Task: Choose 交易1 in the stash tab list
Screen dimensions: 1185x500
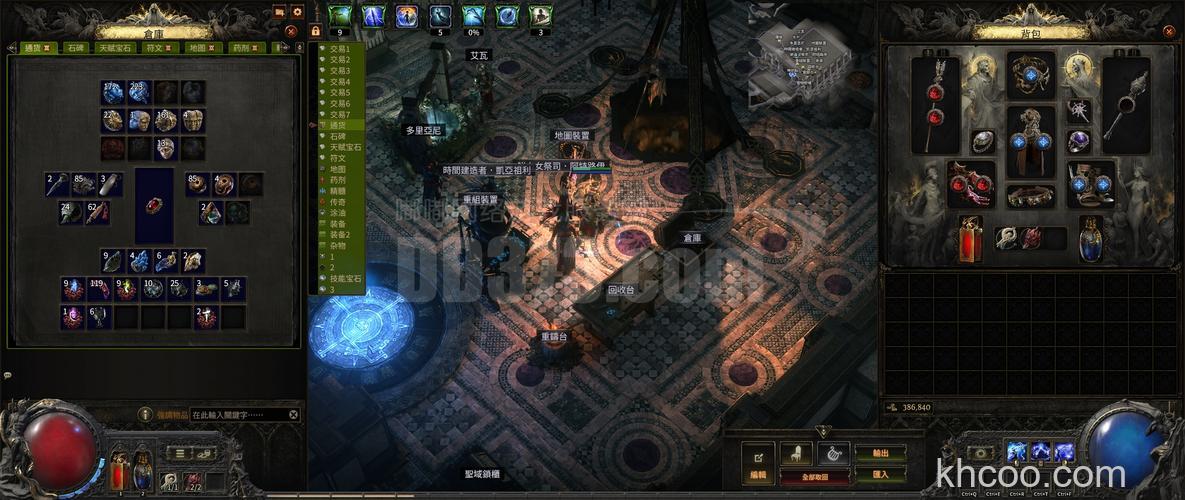Action: coord(340,48)
